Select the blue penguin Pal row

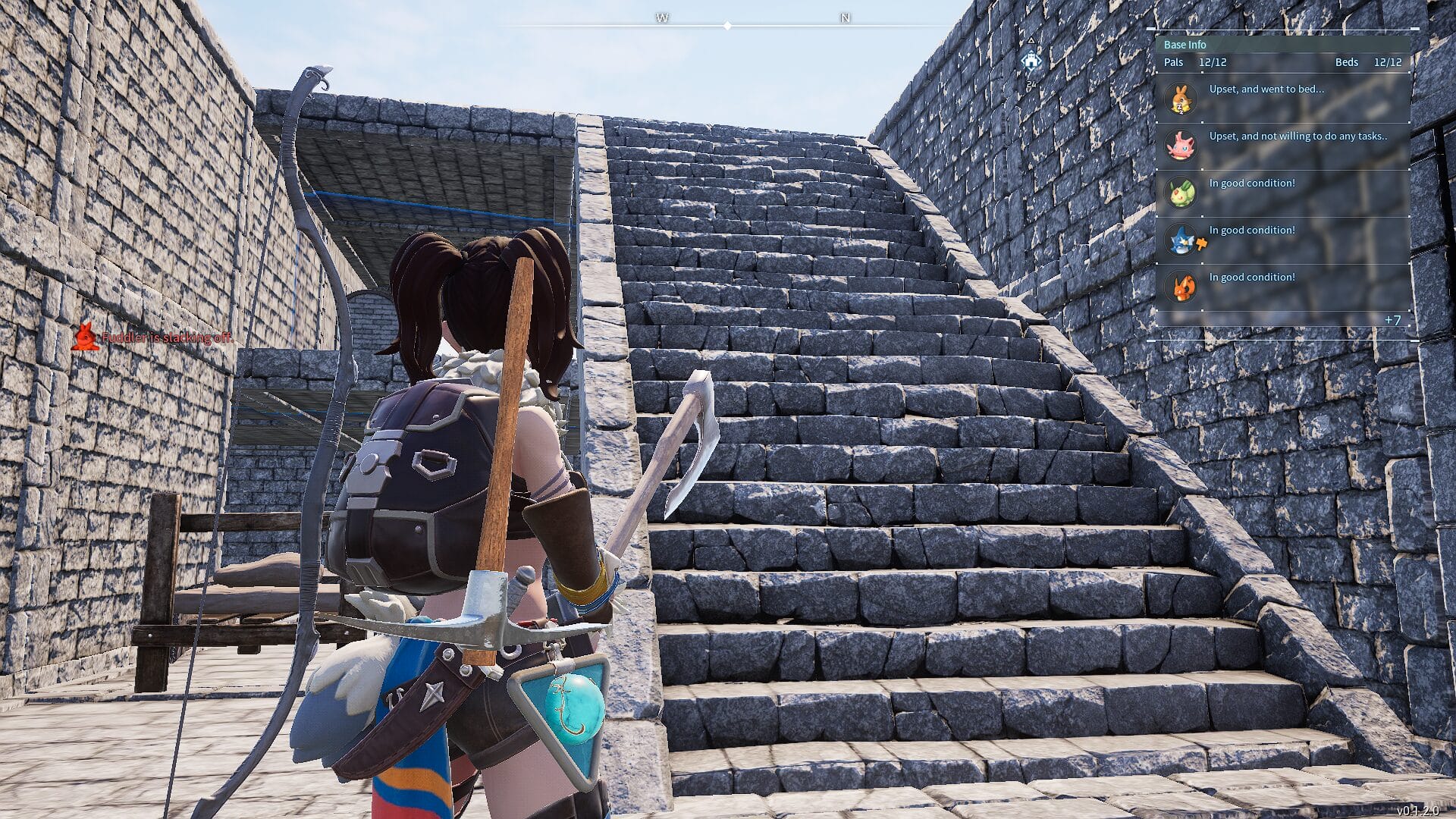click(x=1282, y=240)
